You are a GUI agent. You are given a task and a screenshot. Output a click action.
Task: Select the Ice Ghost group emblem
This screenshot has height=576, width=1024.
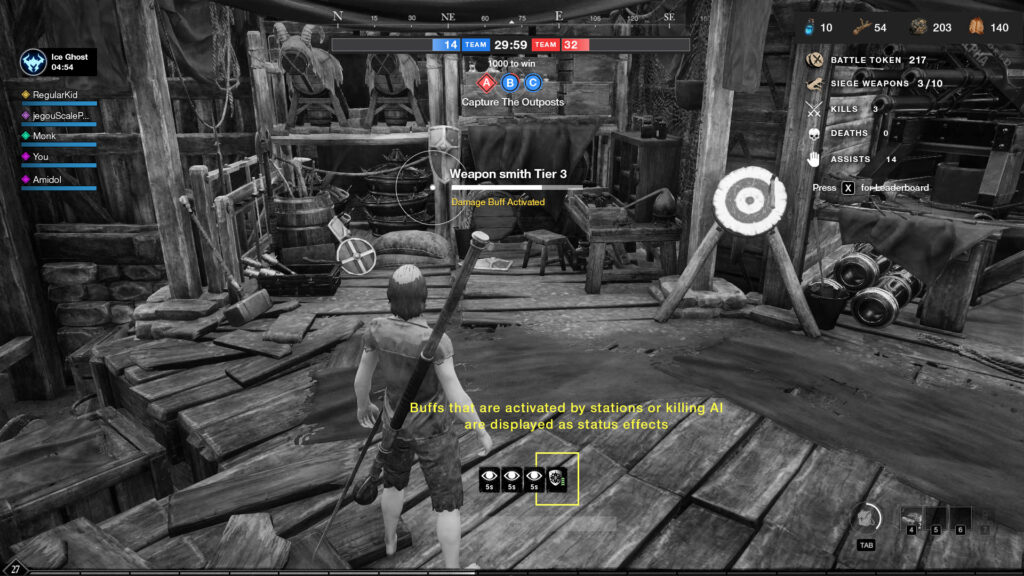coord(34,62)
